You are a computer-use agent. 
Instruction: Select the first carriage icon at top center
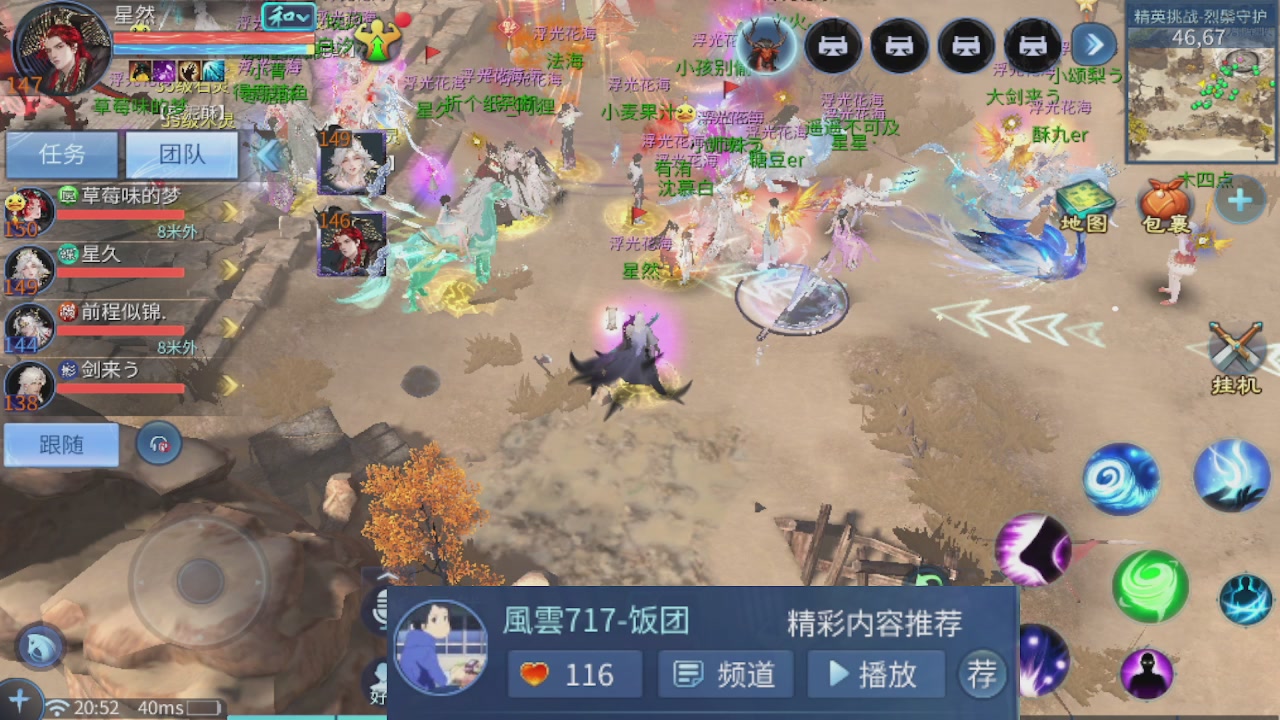833,45
